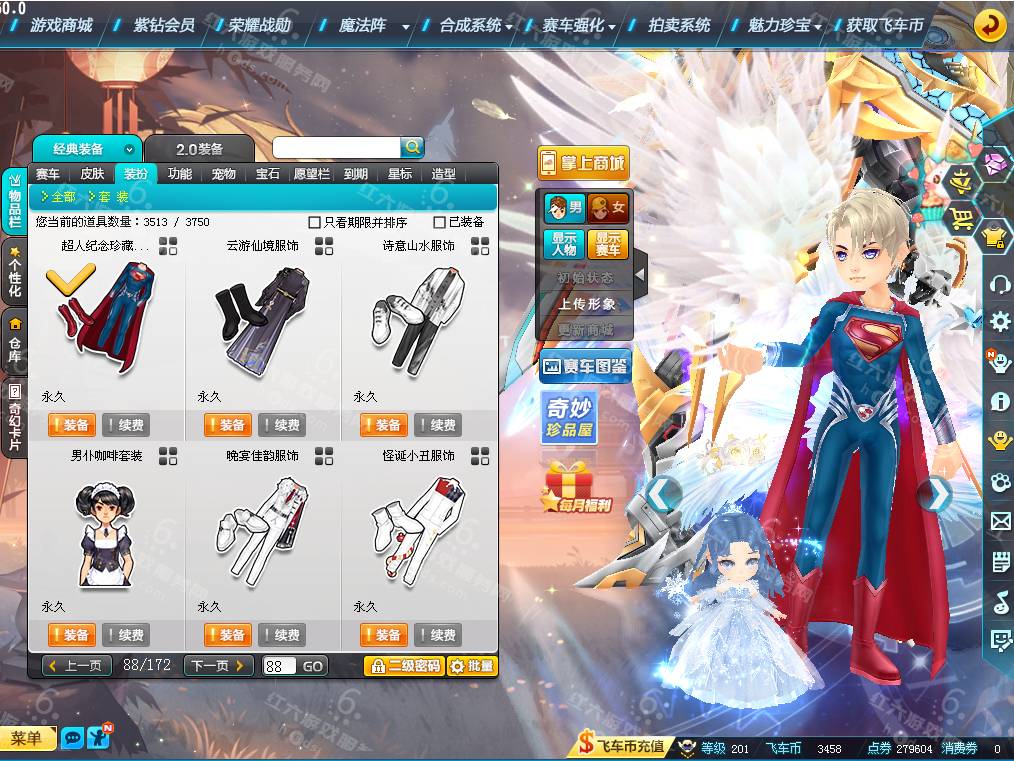Equip the 男仆咖啡套装 maid outfit

click(72, 635)
